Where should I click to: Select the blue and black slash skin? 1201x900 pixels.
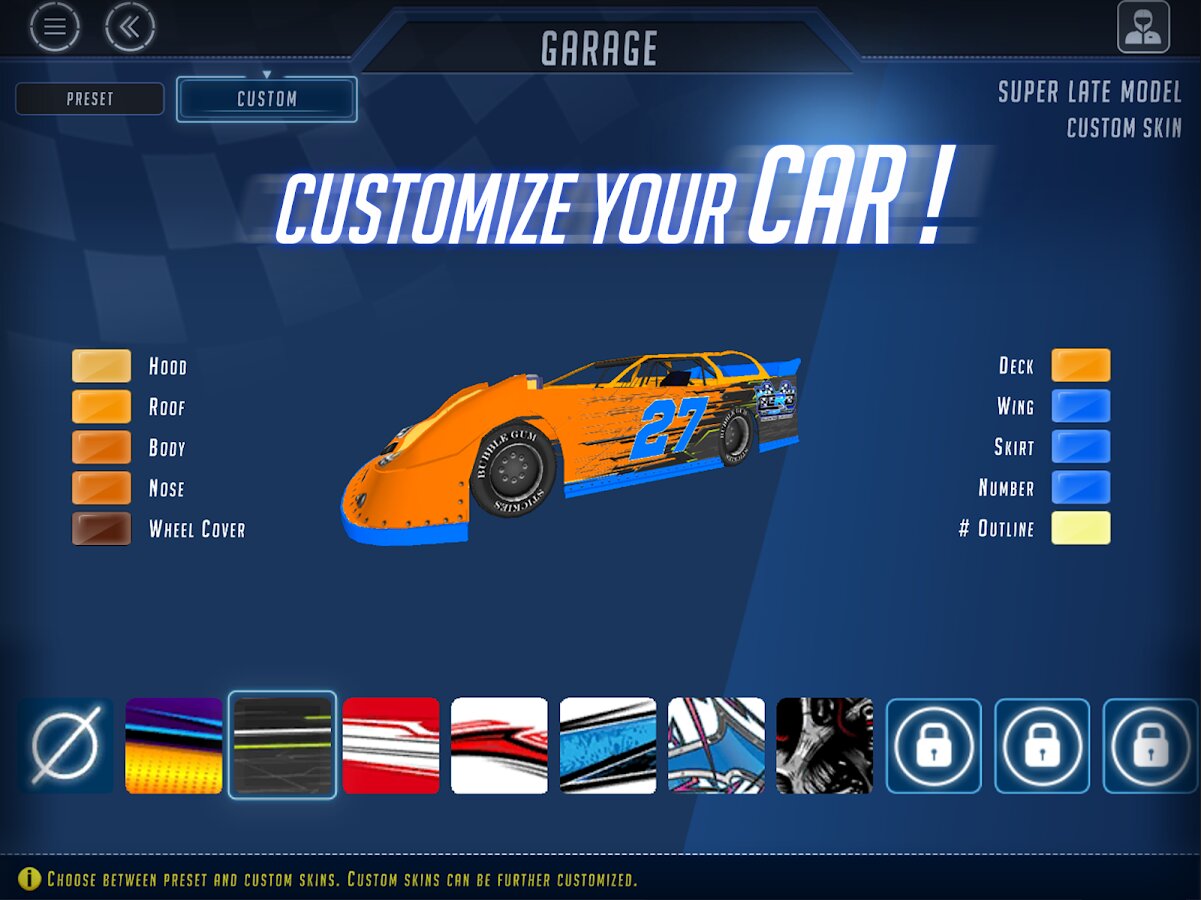[608, 746]
